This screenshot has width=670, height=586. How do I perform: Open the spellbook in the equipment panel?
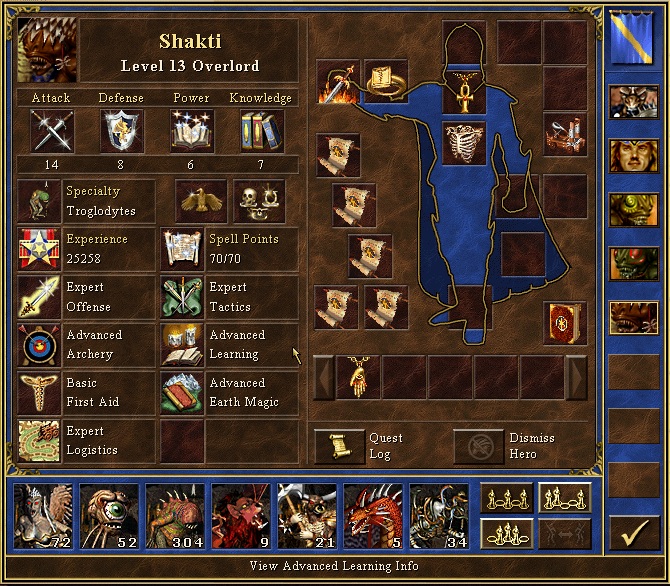pyautogui.click(x=564, y=323)
